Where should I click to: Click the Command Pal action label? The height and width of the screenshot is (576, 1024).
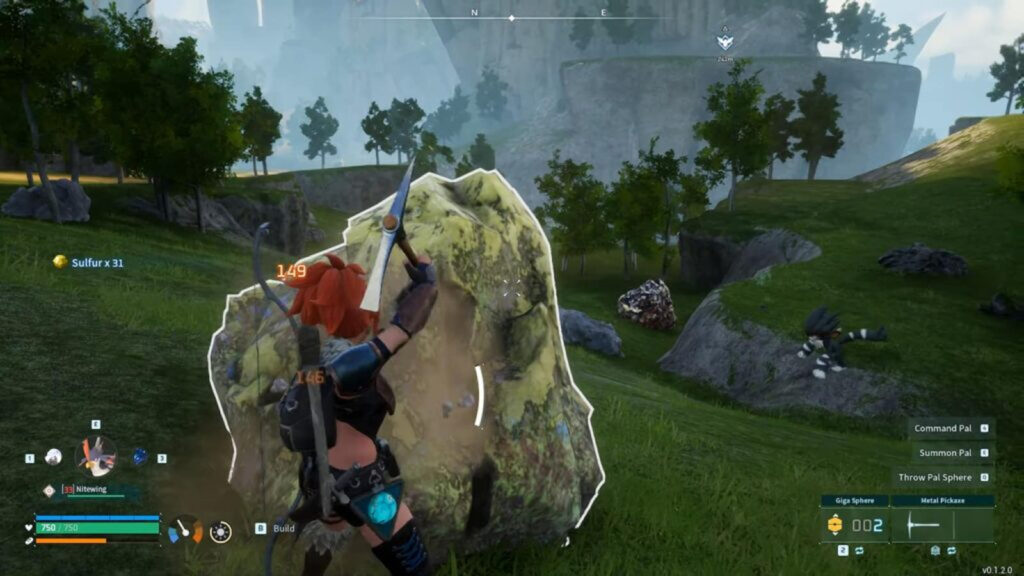coord(943,428)
